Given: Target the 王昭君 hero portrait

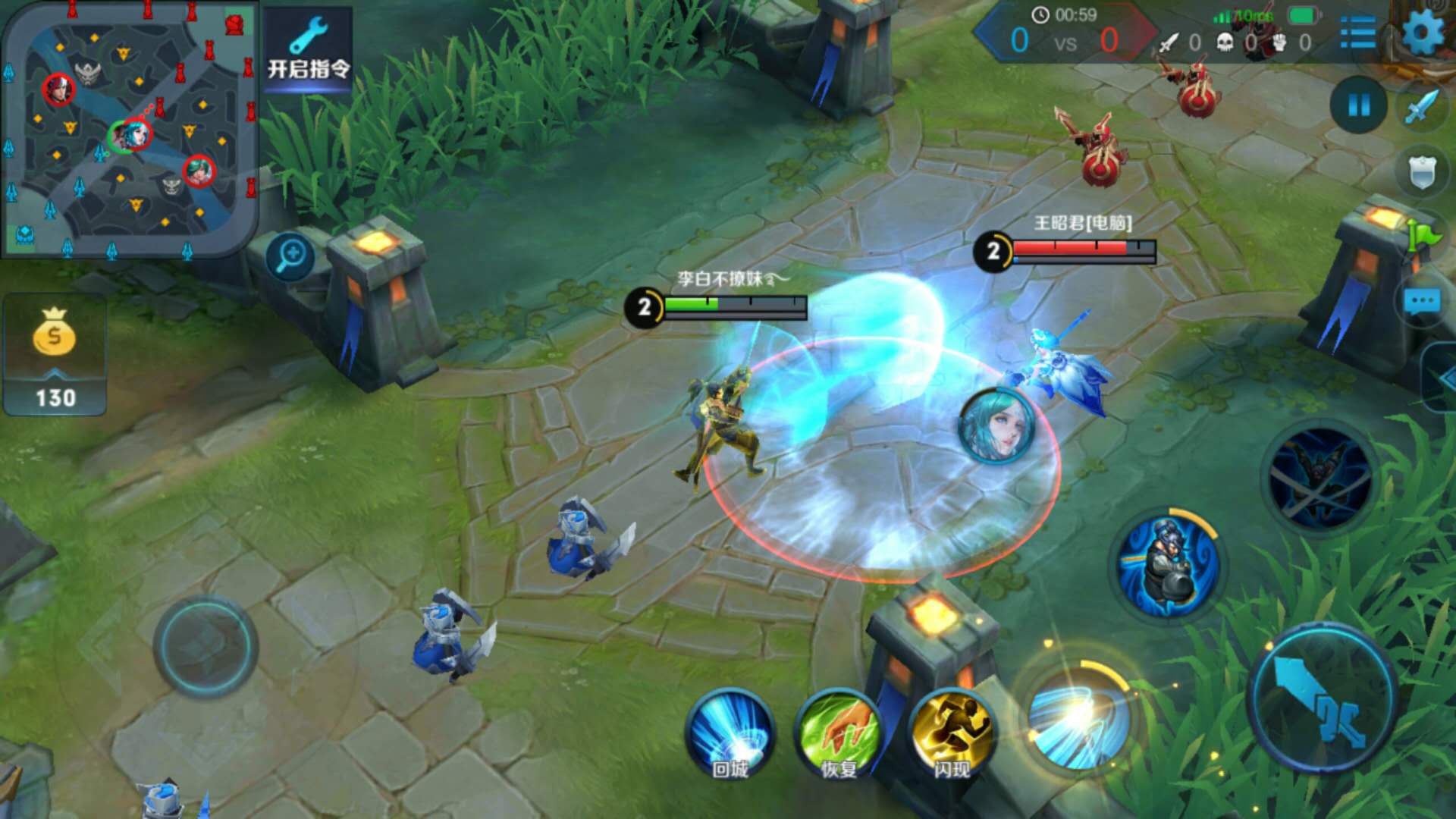Looking at the screenshot, I should coord(997,425).
